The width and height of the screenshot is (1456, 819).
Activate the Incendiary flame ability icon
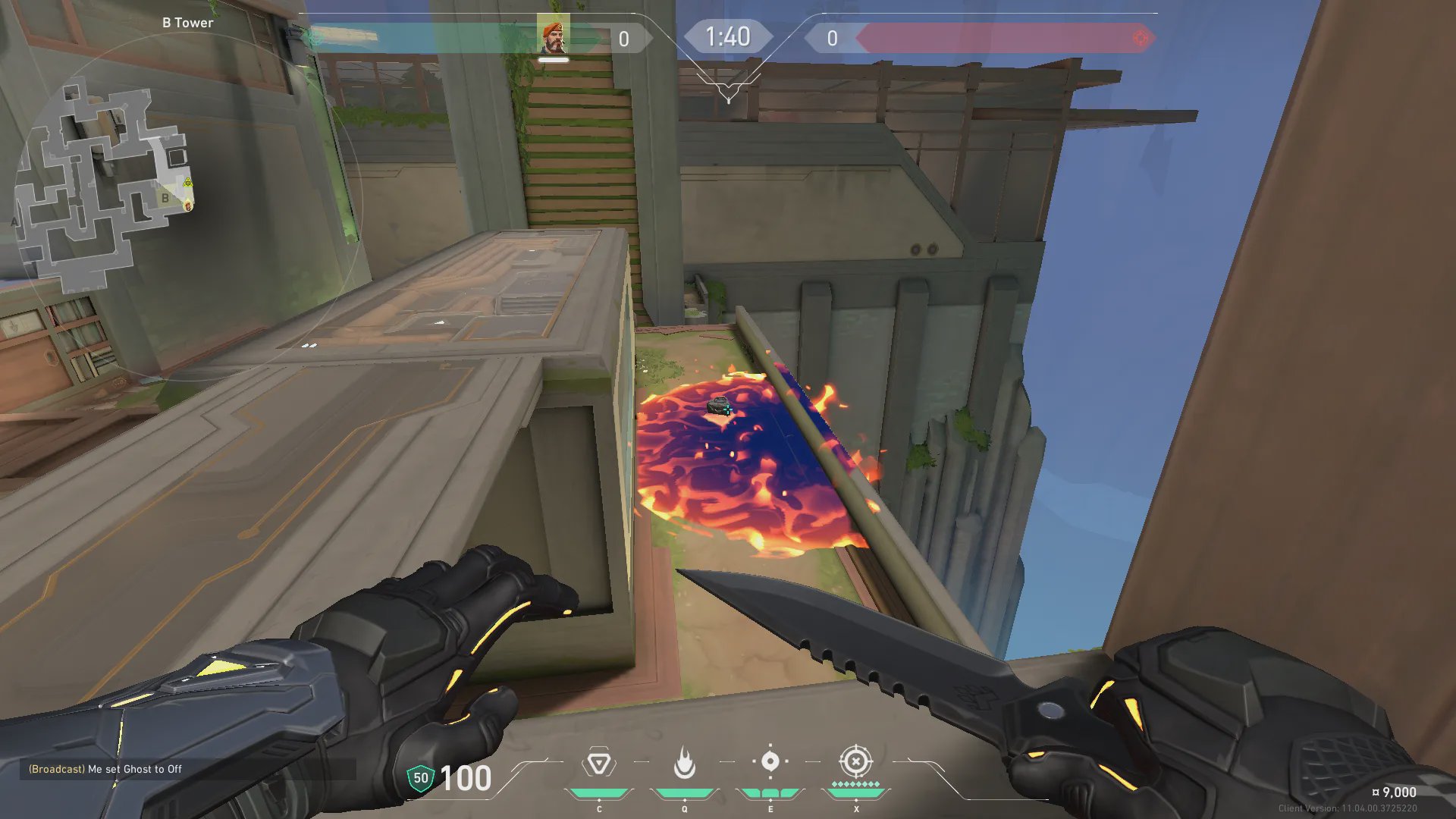(x=684, y=763)
